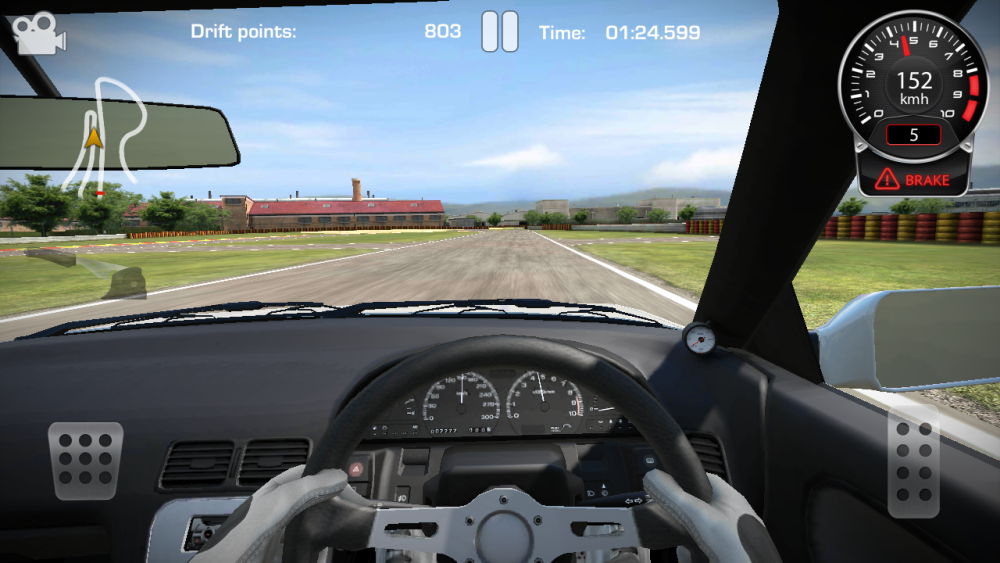Switch the camera view
The height and width of the screenshot is (563, 1000).
(x=38, y=32)
